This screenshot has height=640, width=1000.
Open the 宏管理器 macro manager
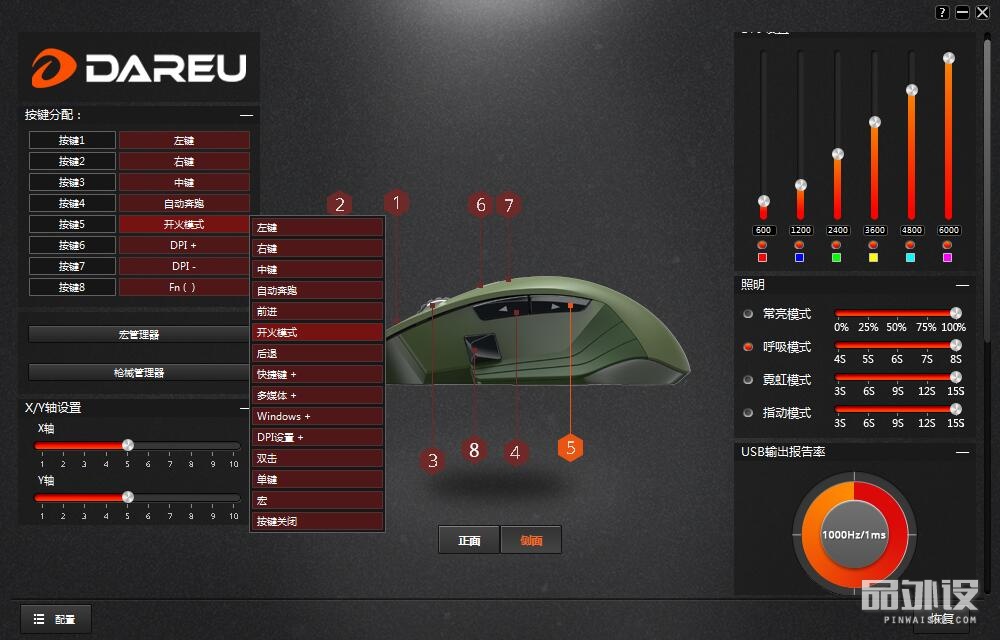(139, 334)
